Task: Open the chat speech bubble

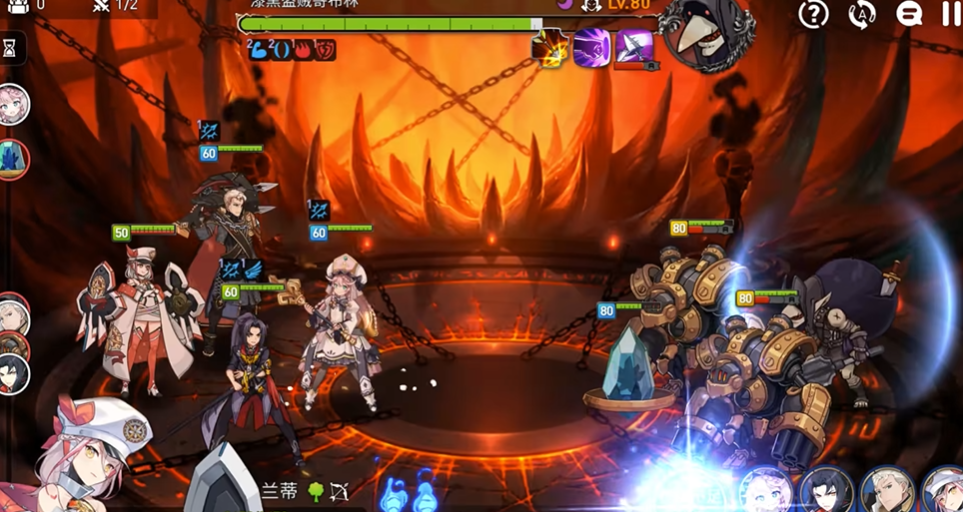Action: 908,14
